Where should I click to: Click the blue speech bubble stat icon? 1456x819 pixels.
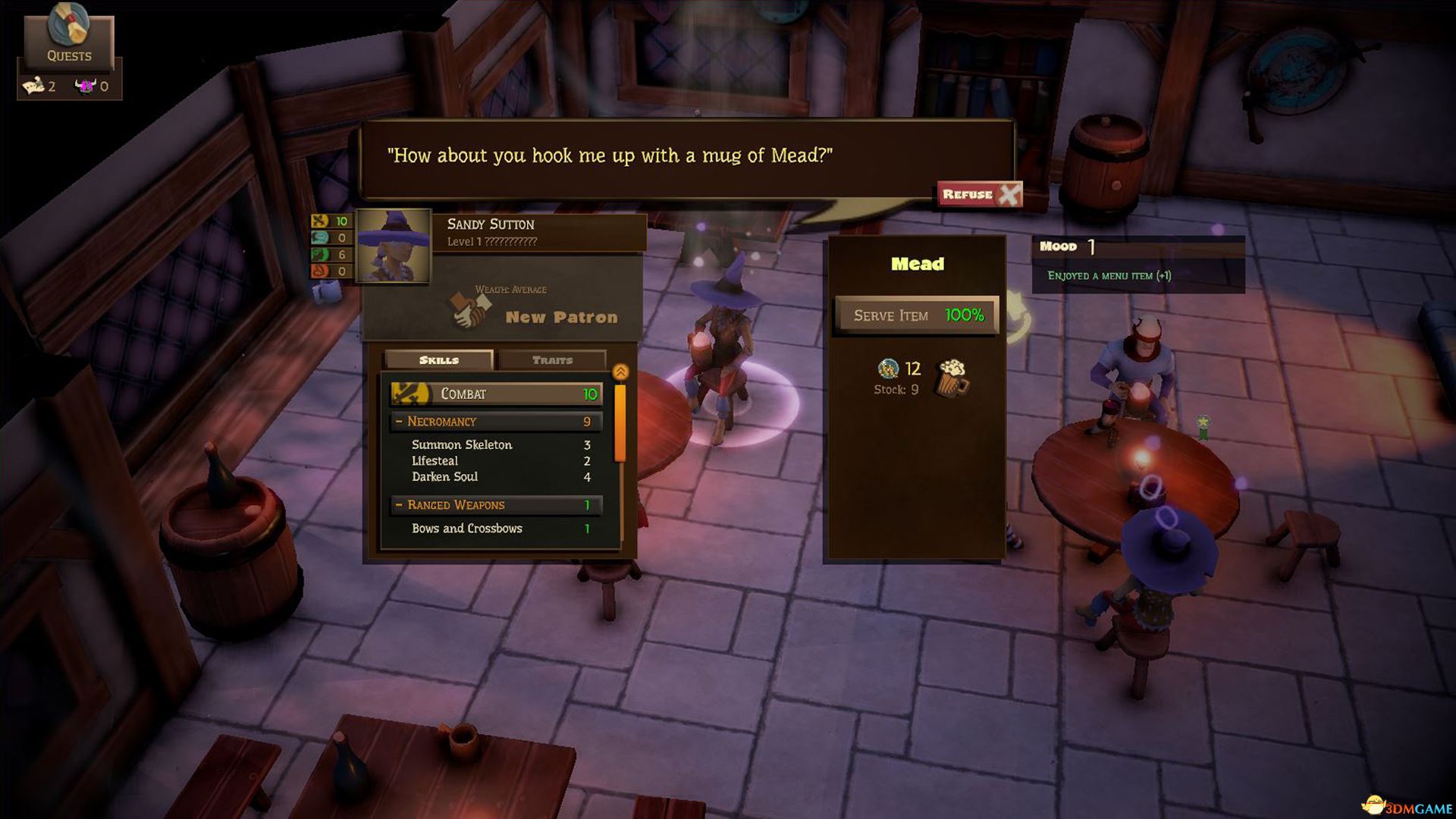319,238
